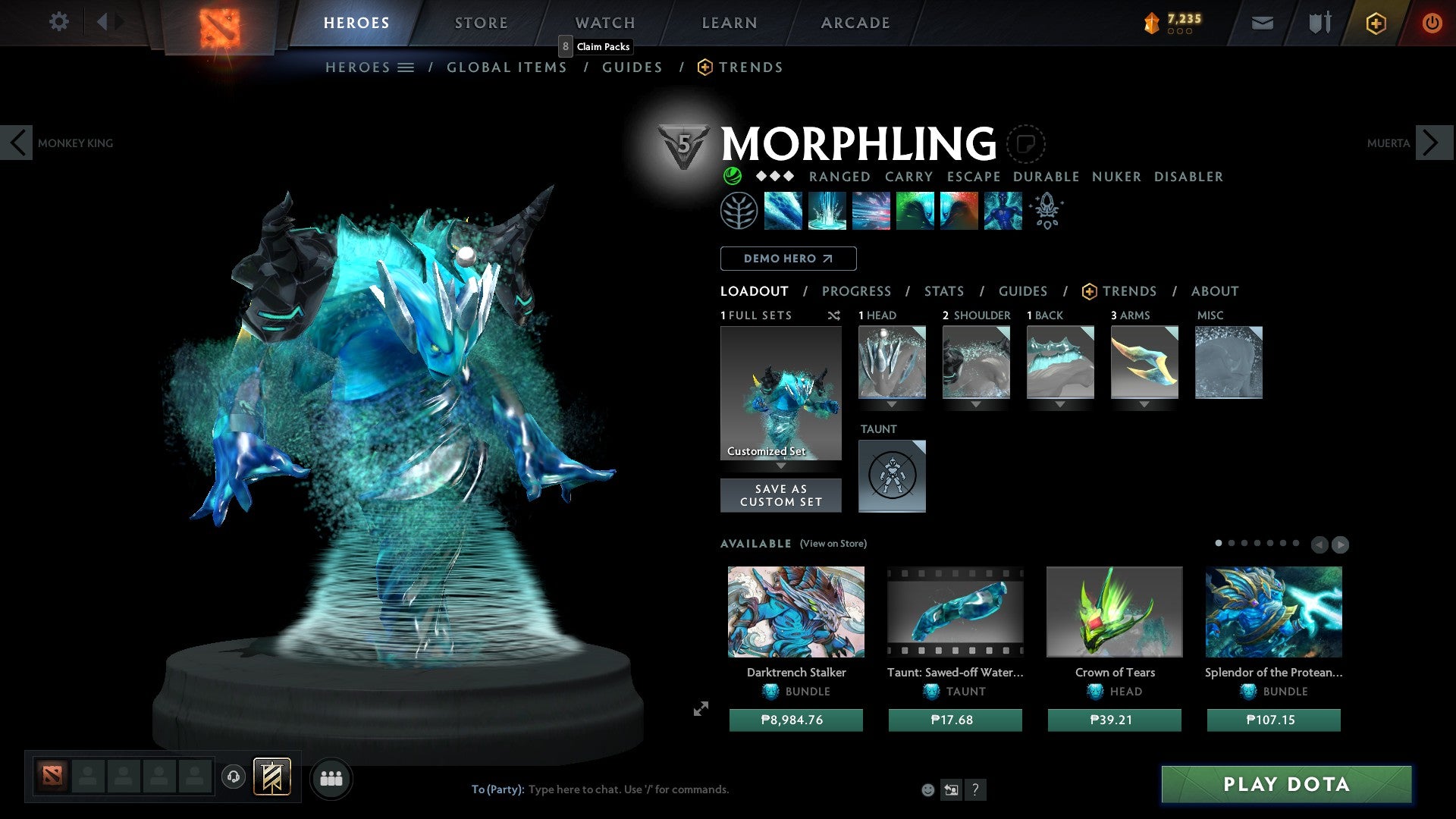Click the armory shield and sword icon
This screenshot has width=1456, height=819.
click(1318, 23)
